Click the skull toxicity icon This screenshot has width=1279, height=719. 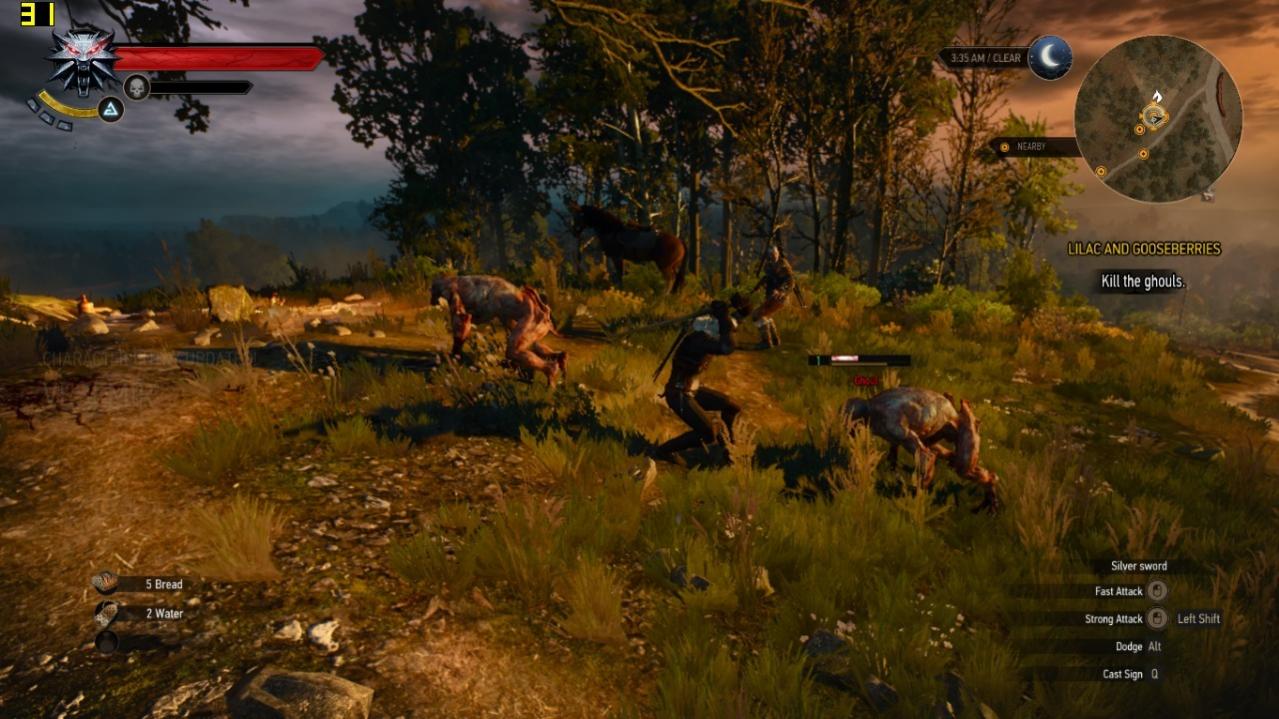pos(136,88)
